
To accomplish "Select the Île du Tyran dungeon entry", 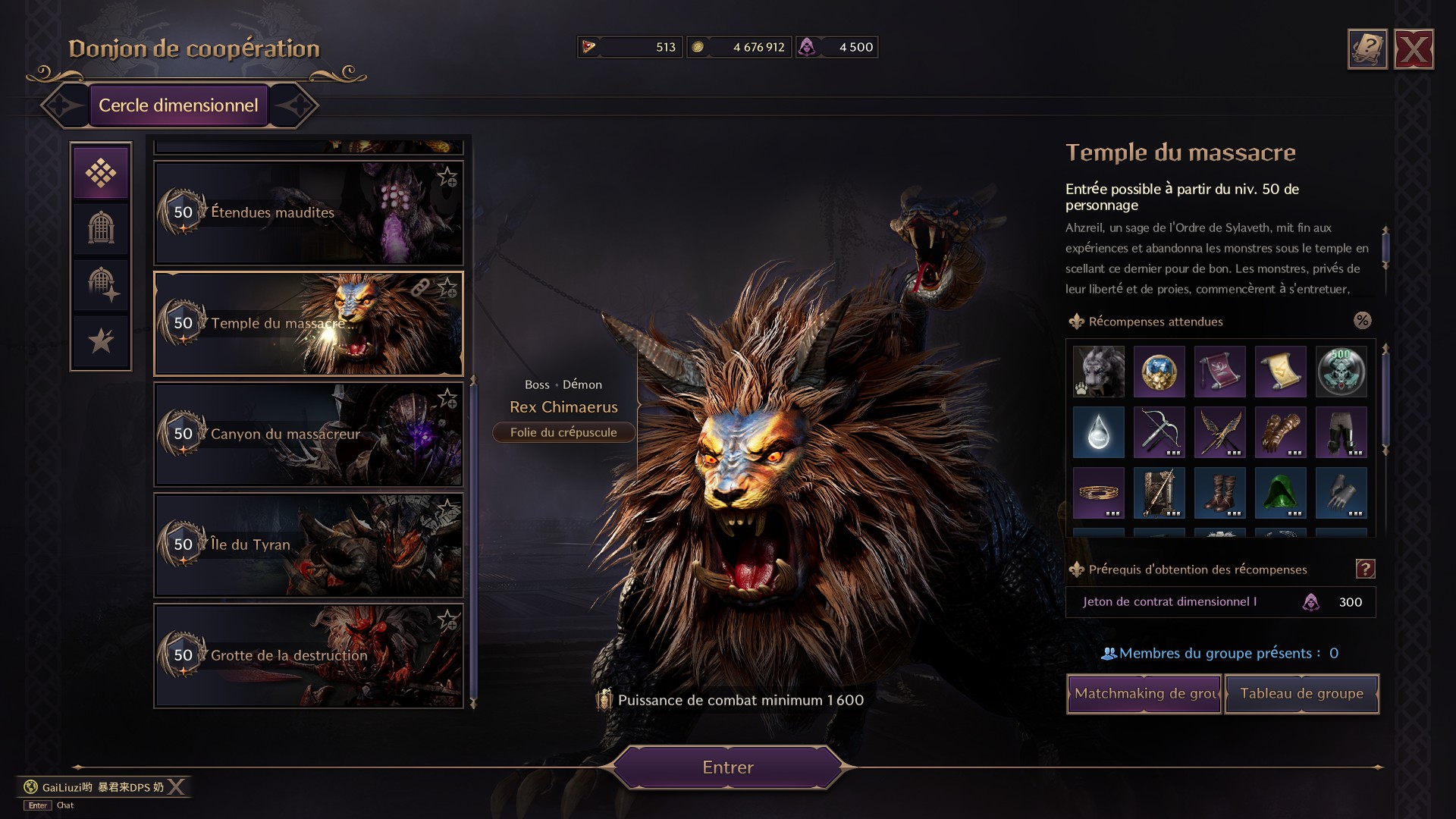I will 308,545.
